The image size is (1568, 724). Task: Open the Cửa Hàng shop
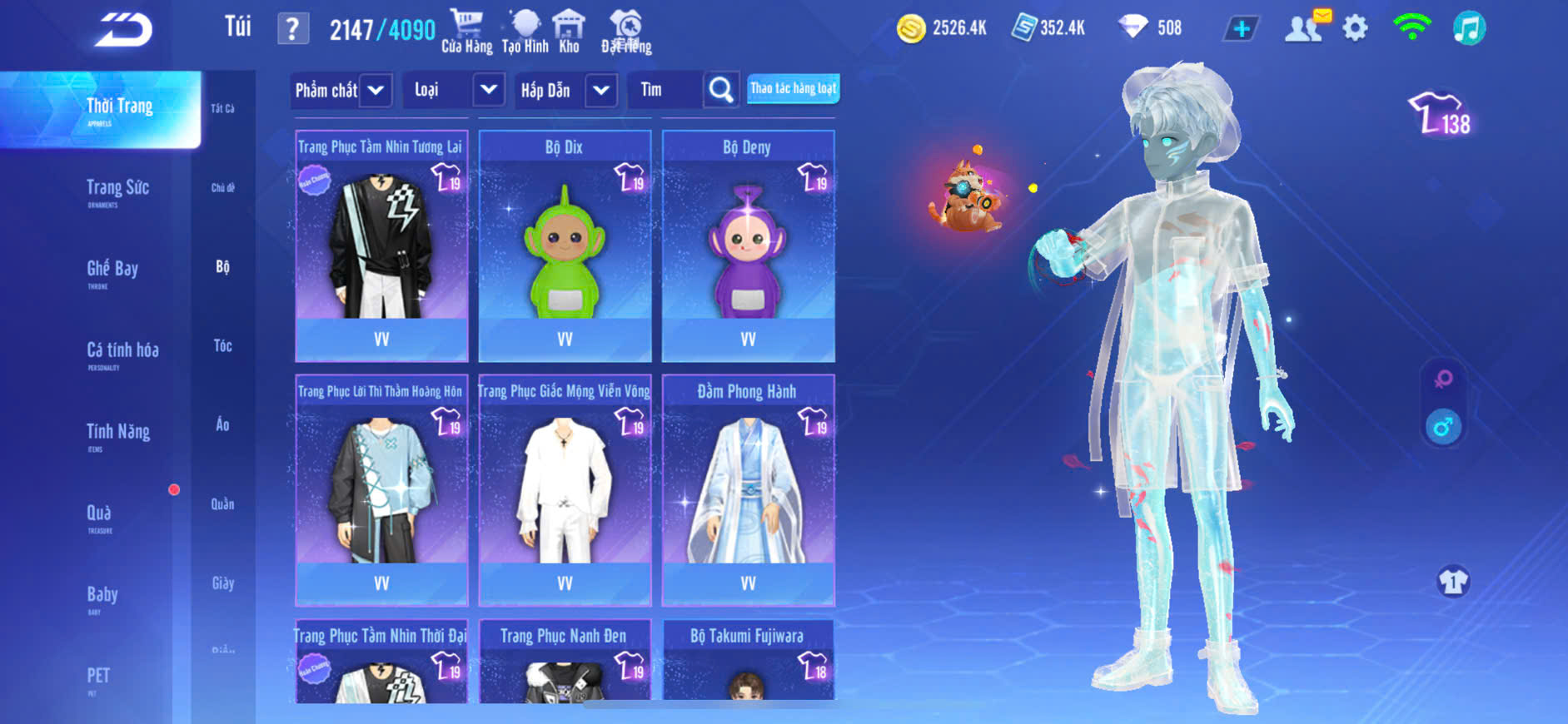pos(466,31)
